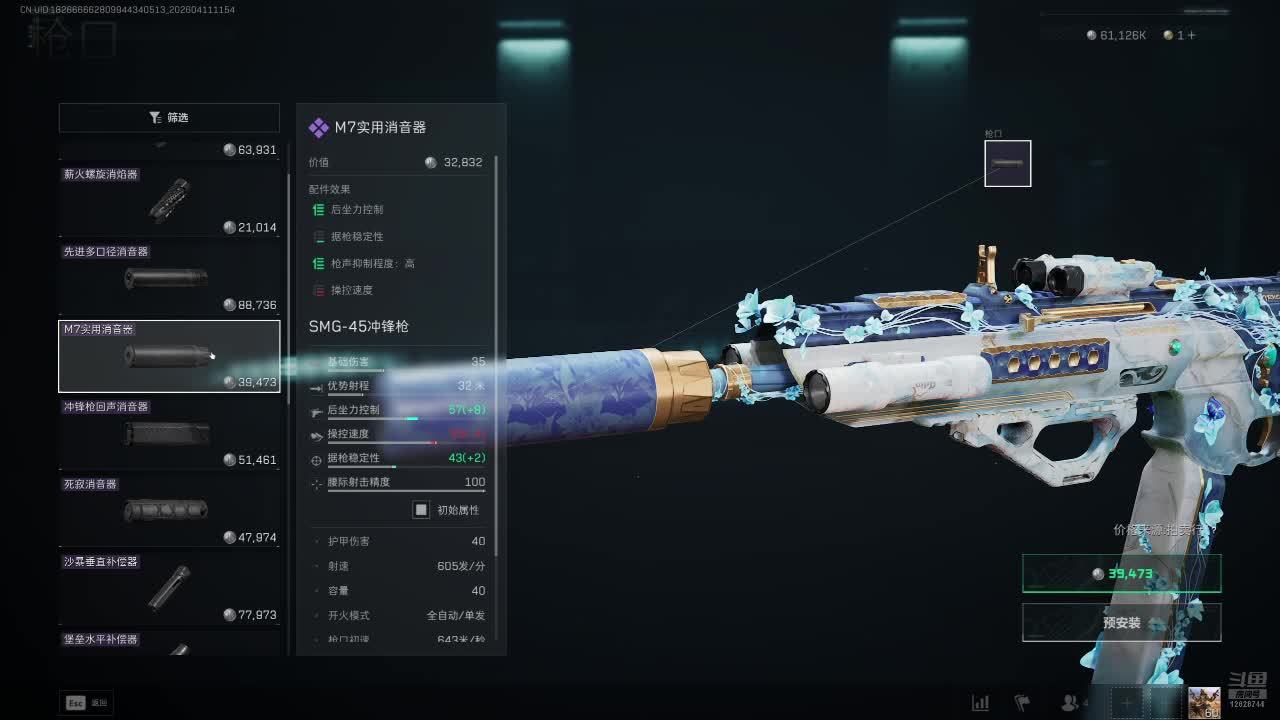This screenshot has width=1280, height=720.
Task: Choose the 先进多口径消音器 suppressor
Action: [169, 277]
